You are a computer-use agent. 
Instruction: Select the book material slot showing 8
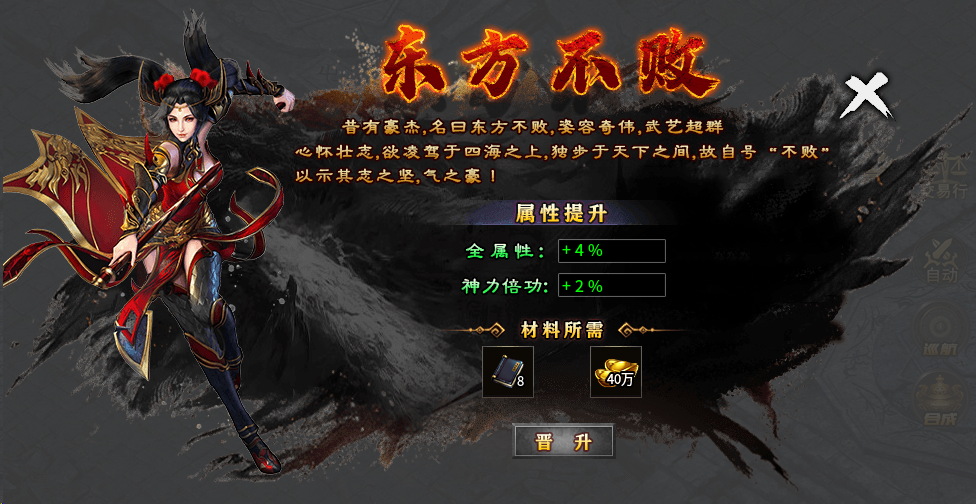[507, 371]
